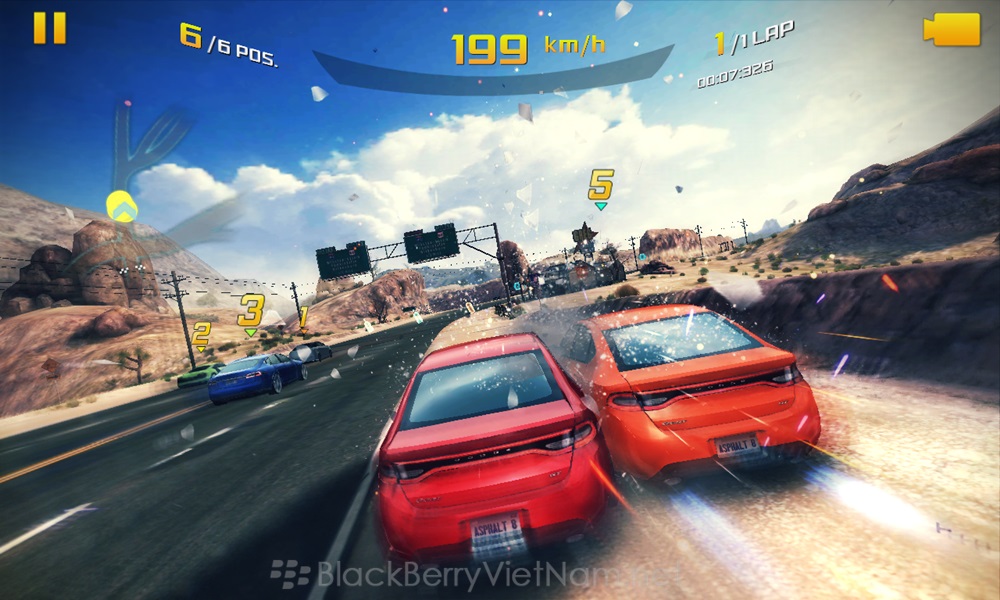Switch view using the camera icon

[951, 29]
